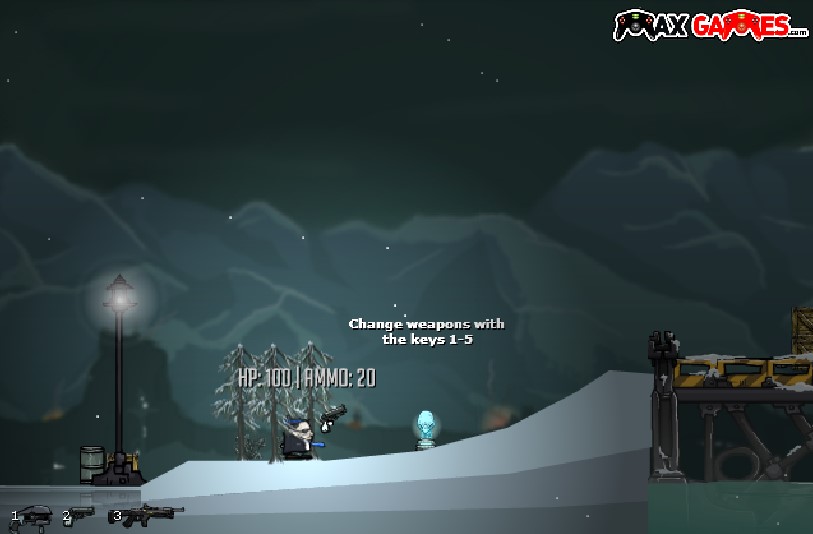Switch to the pistol in slot 2
Image resolution: width=813 pixels, height=534 pixels.
pos(82,514)
